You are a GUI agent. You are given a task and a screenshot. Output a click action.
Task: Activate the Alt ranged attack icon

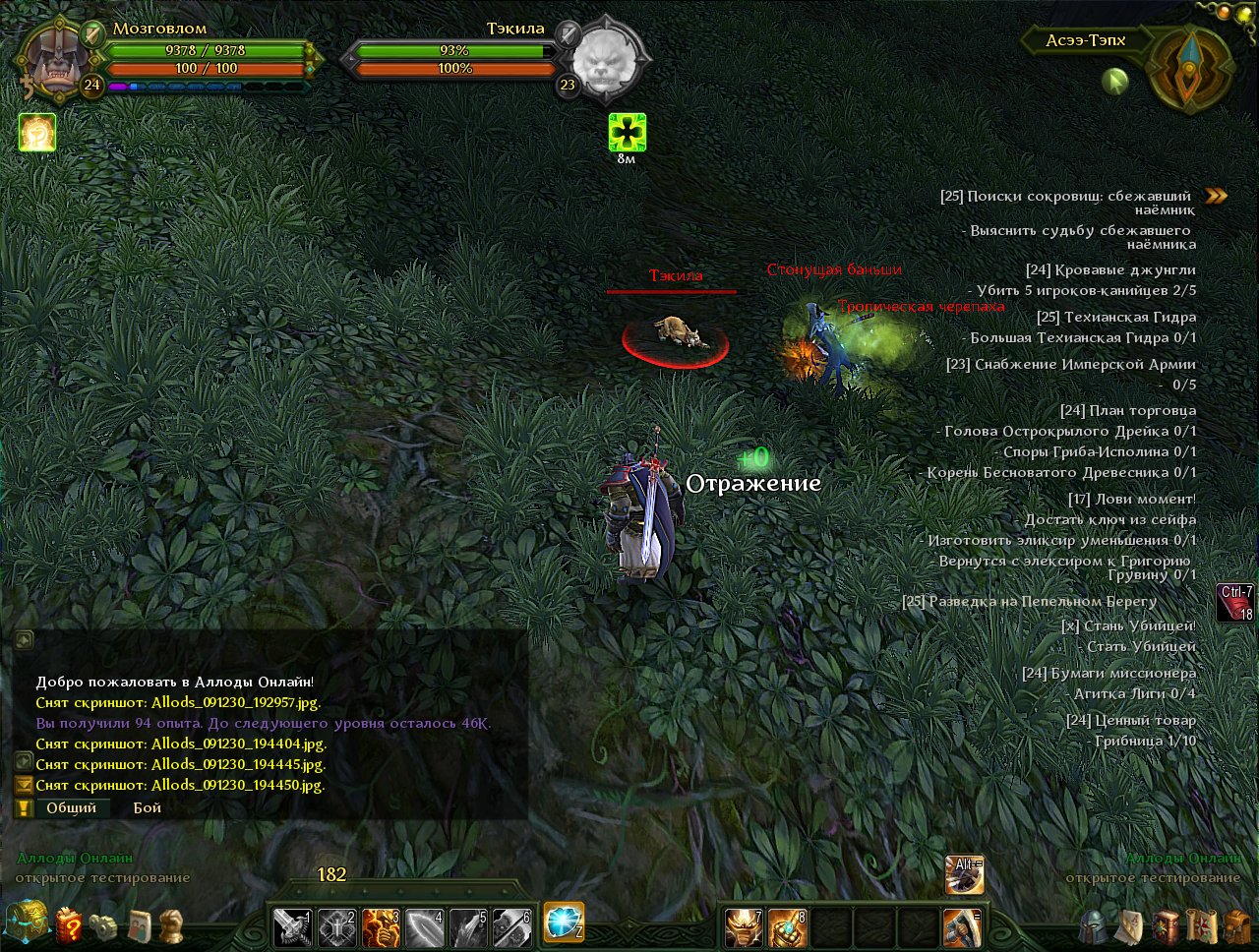click(x=964, y=875)
